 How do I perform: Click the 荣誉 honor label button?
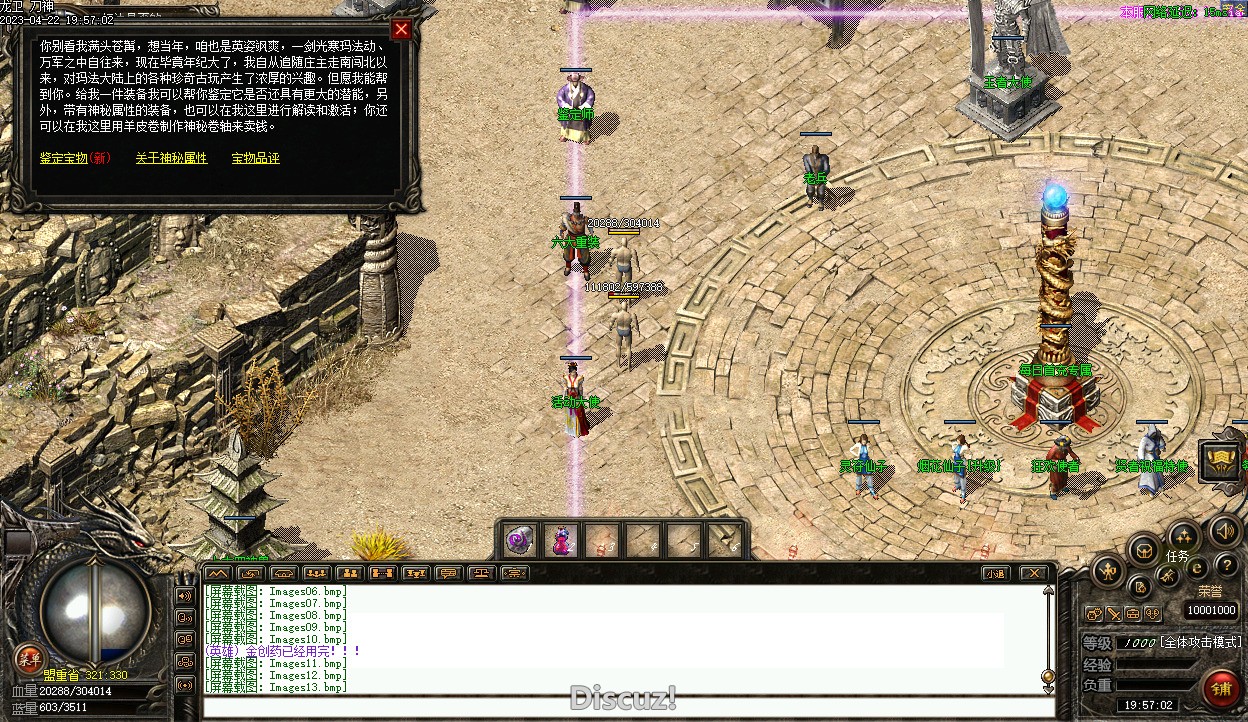1210,591
